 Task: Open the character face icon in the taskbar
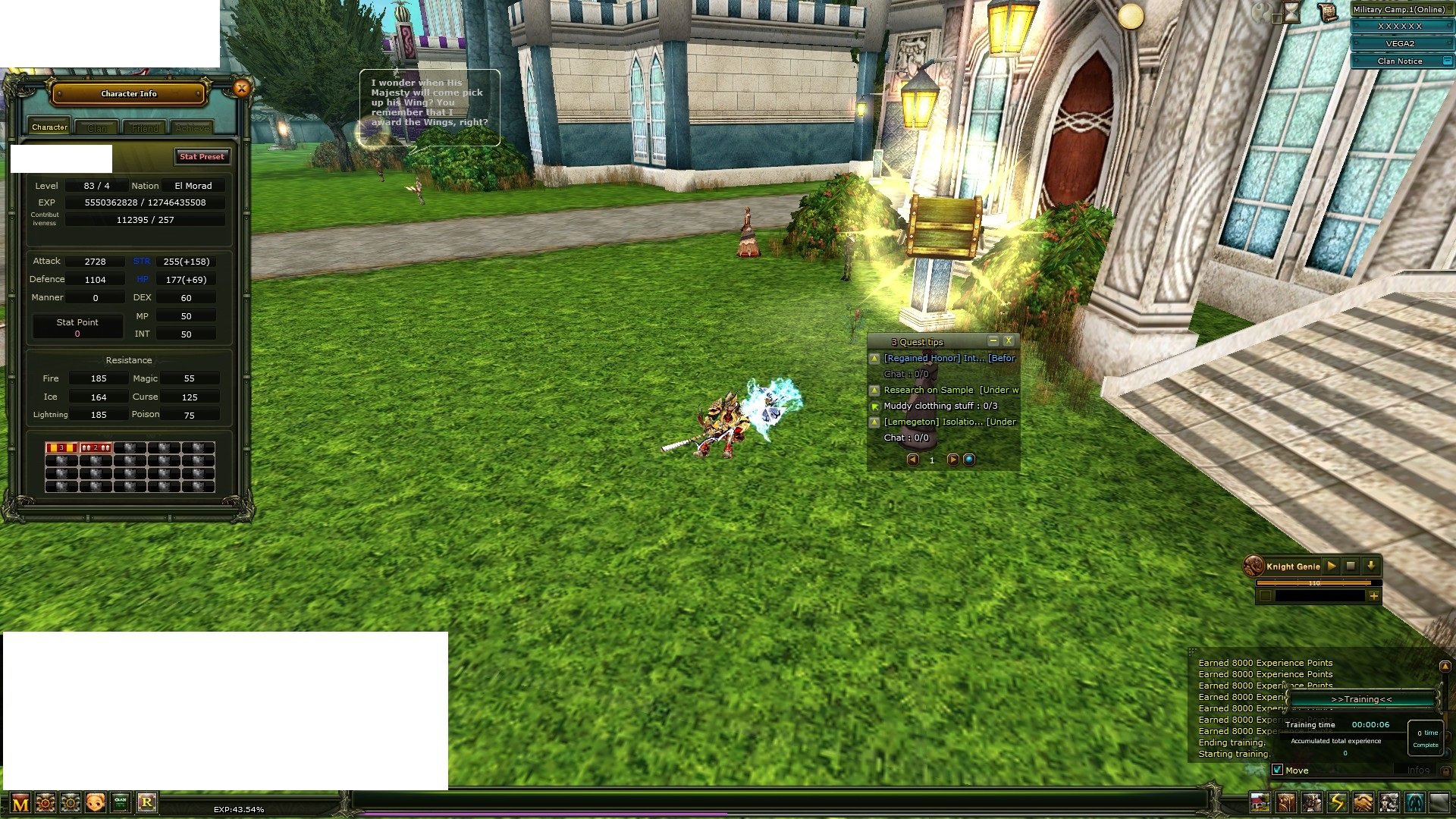pos(94,802)
